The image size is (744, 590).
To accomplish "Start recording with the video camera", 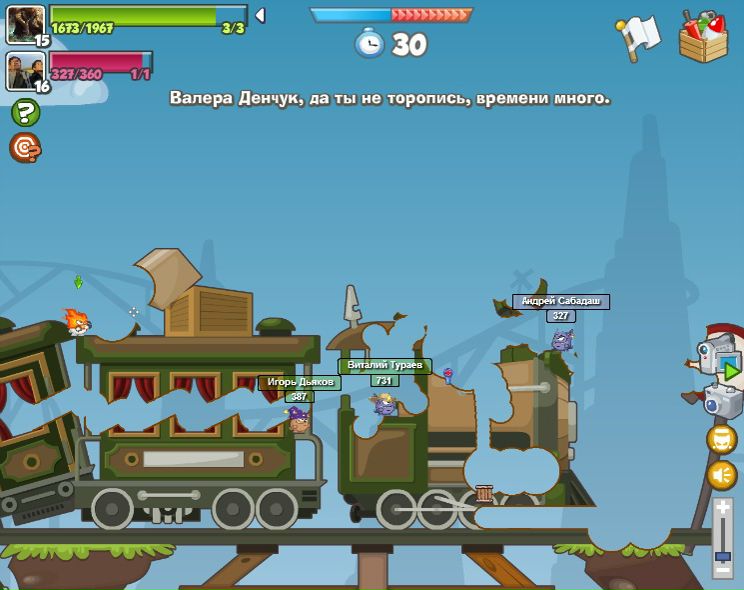I will click(x=719, y=355).
